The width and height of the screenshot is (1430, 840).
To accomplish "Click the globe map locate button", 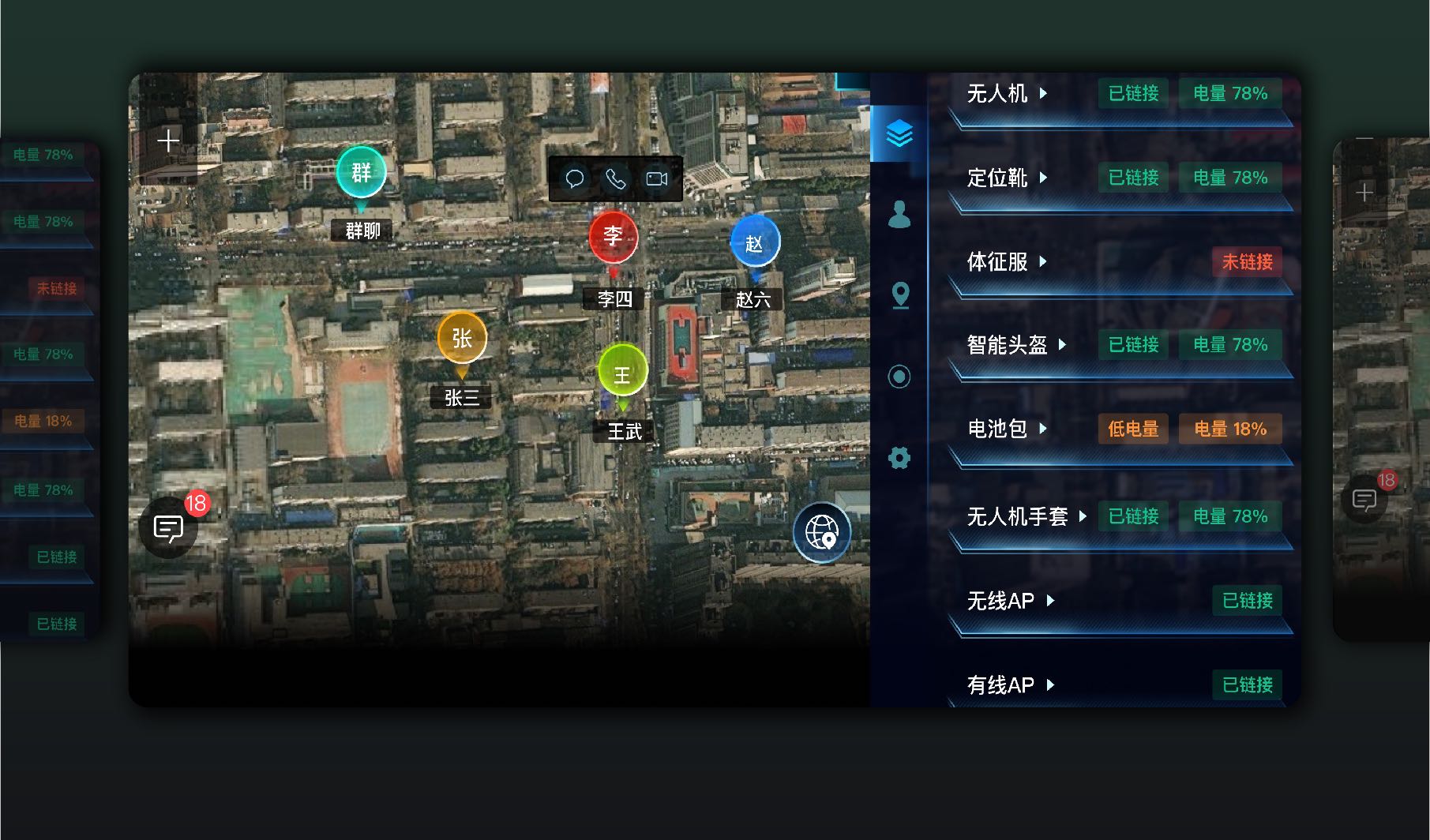I will pyautogui.click(x=821, y=532).
